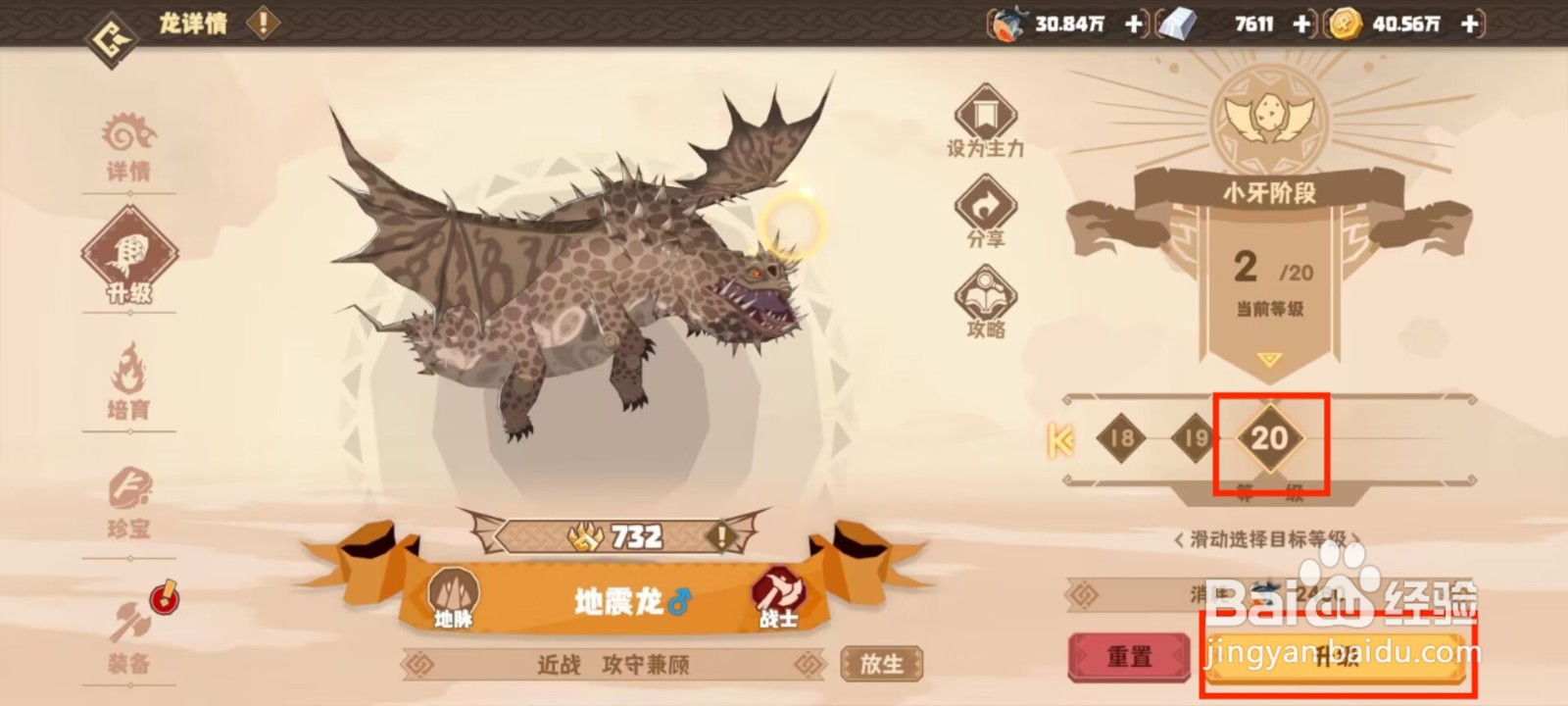Open power details via the 732 exclamation mark

(720, 535)
